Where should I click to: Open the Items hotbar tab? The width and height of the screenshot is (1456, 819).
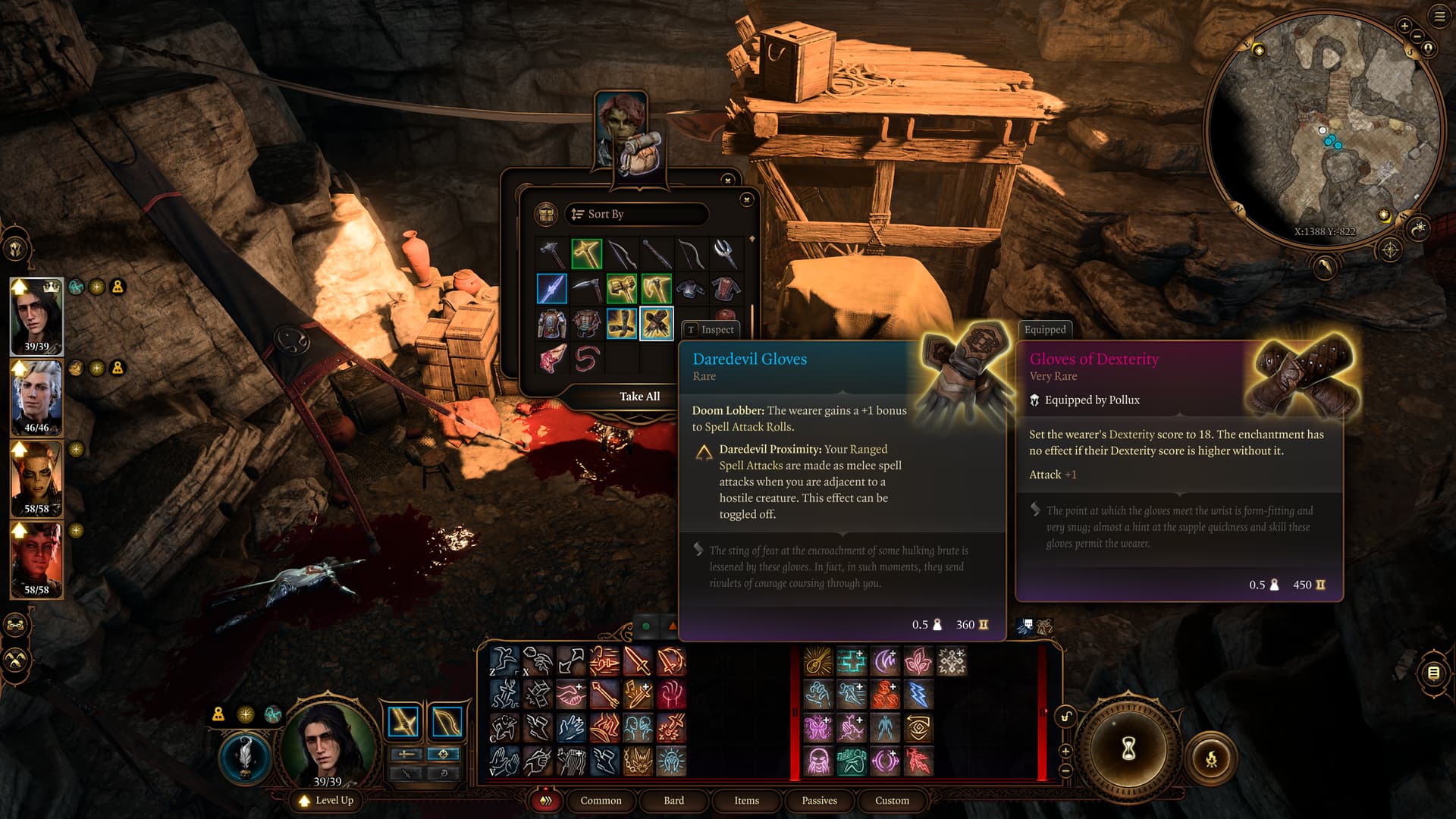[746, 800]
